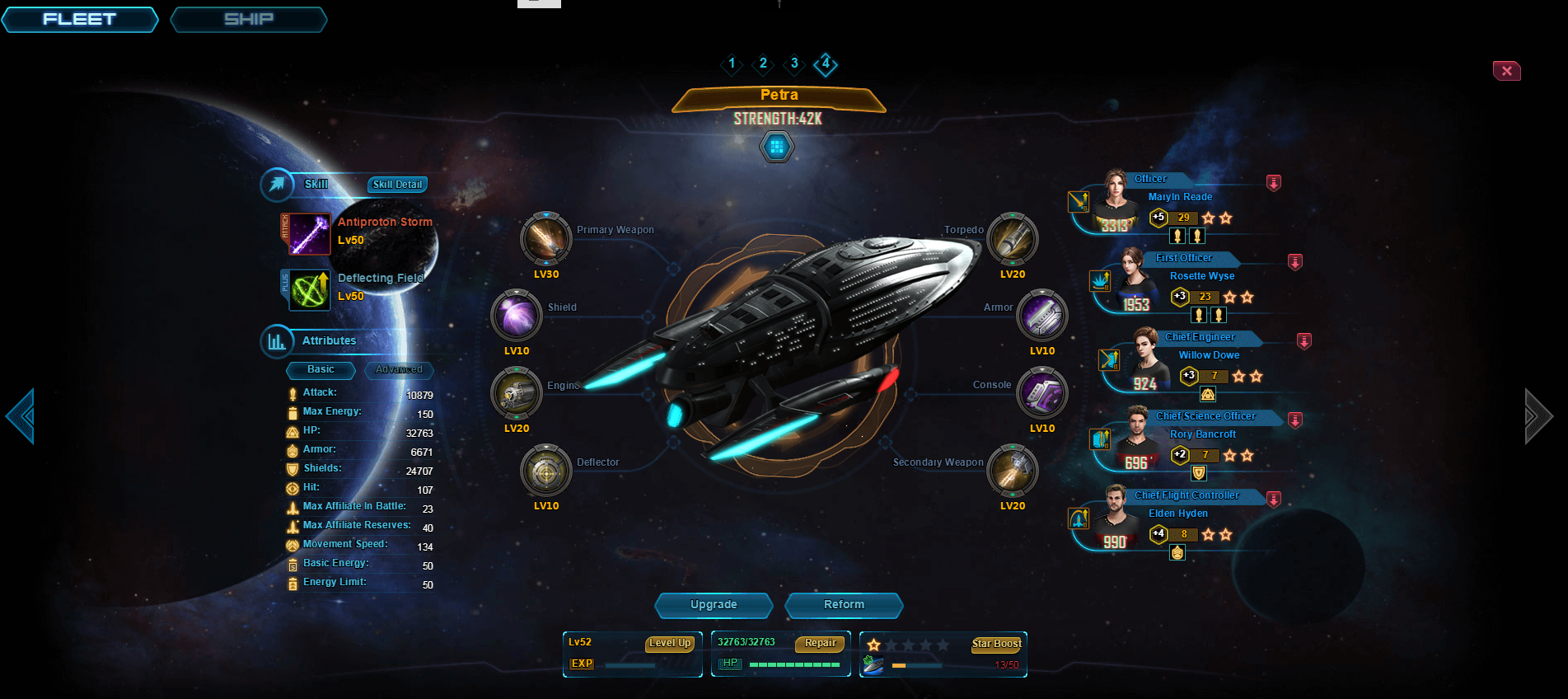Repair the ship's HP
Viewport: 1568px width, 699px height.
tap(820, 643)
